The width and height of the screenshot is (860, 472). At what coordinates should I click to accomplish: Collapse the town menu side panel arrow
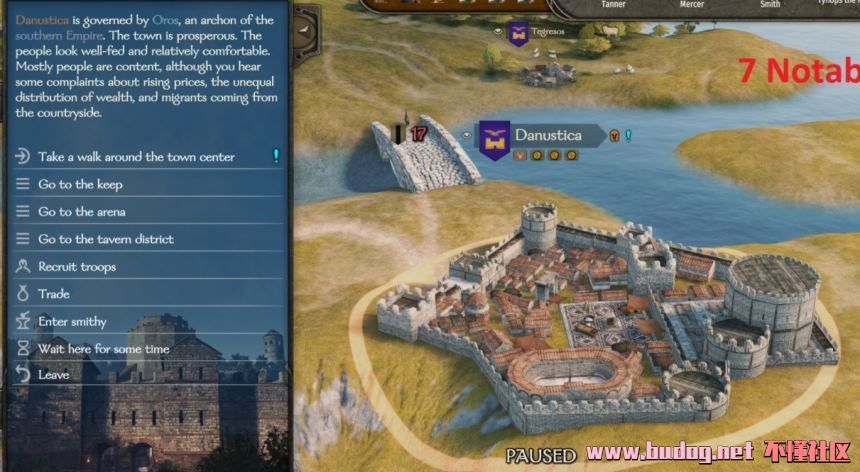[x=304, y=32]
